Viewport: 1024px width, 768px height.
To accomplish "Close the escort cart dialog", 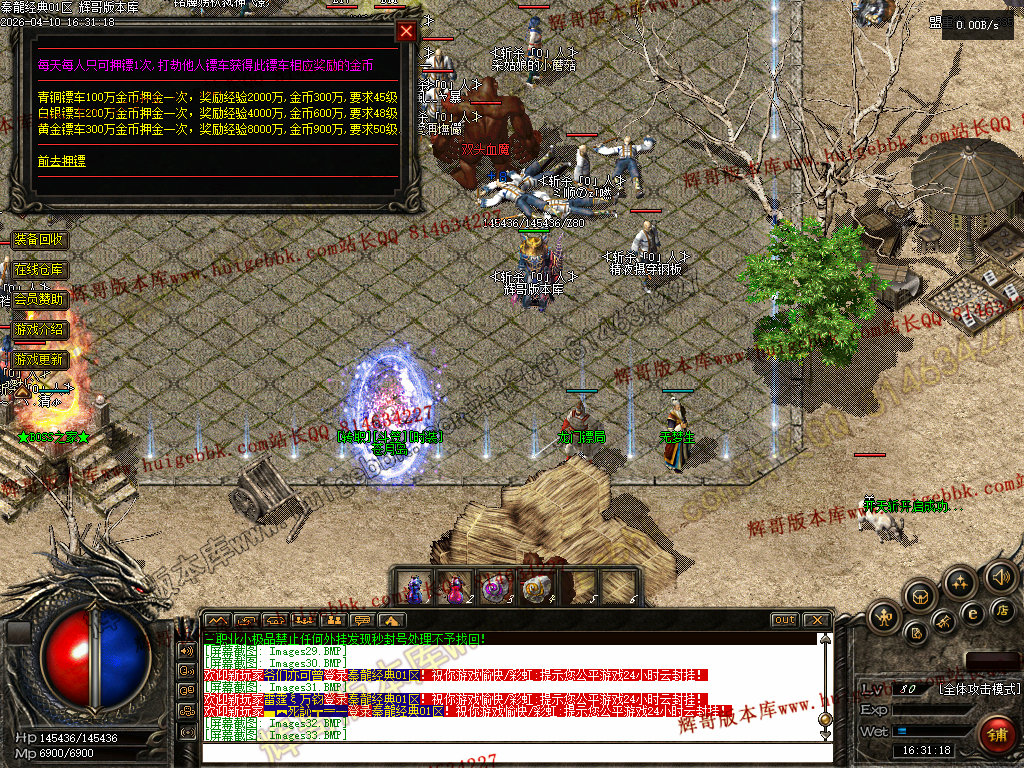I will pyautogui.click(x=406, y=31).
